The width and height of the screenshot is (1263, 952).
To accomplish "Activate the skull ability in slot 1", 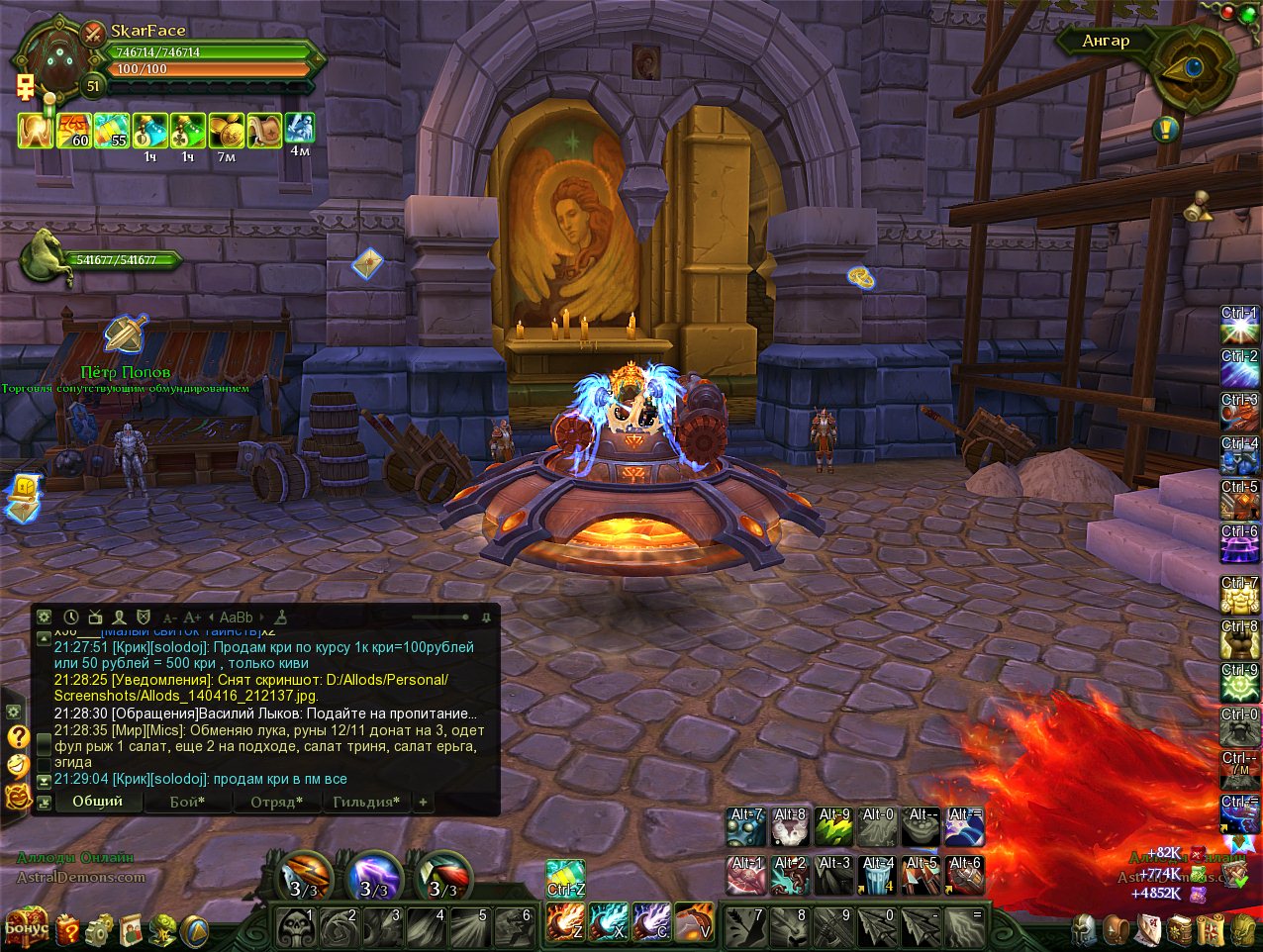I will (296, 927).
